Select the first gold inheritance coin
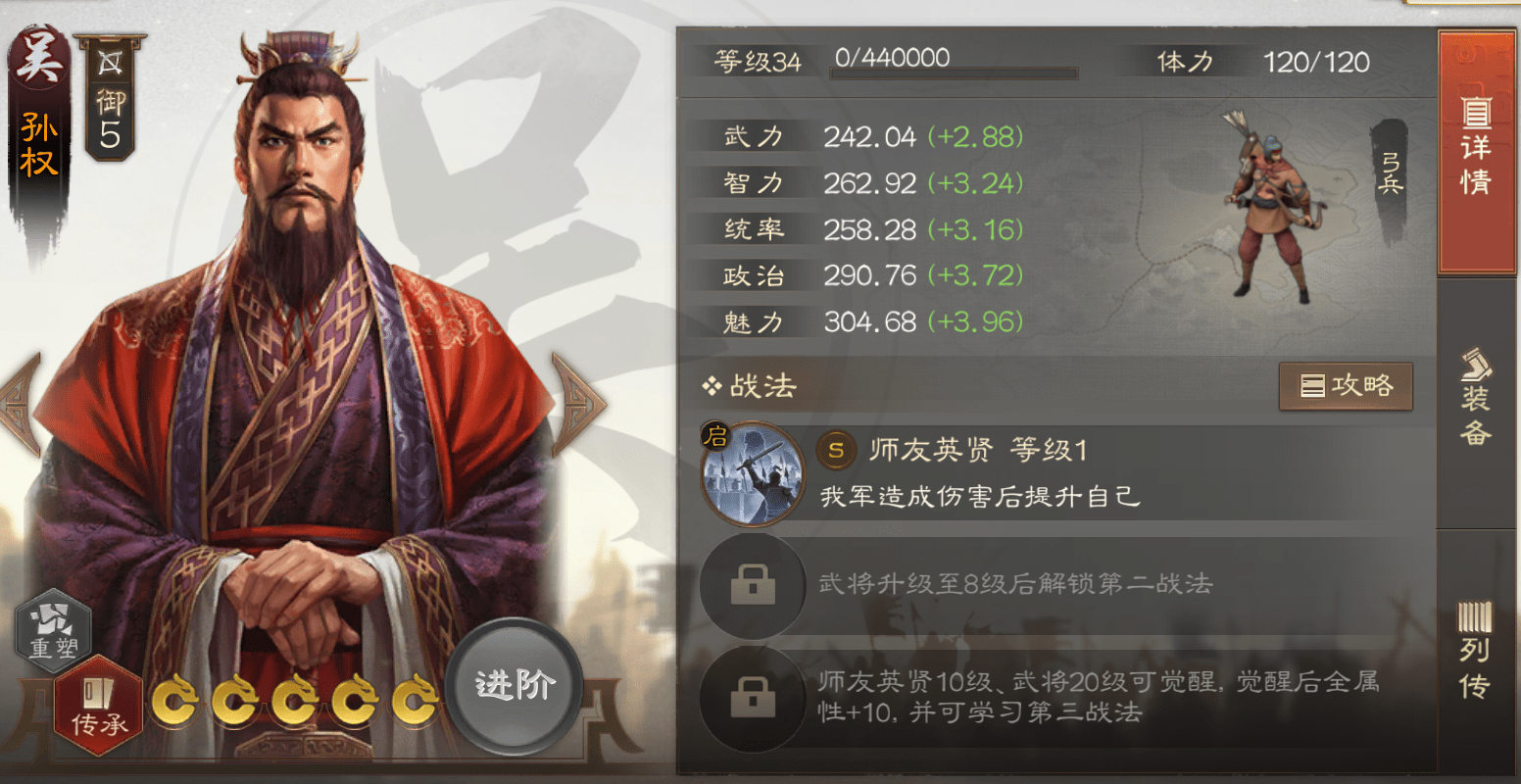This screenshot has width=1521, height=784. (x=175, y=699)
